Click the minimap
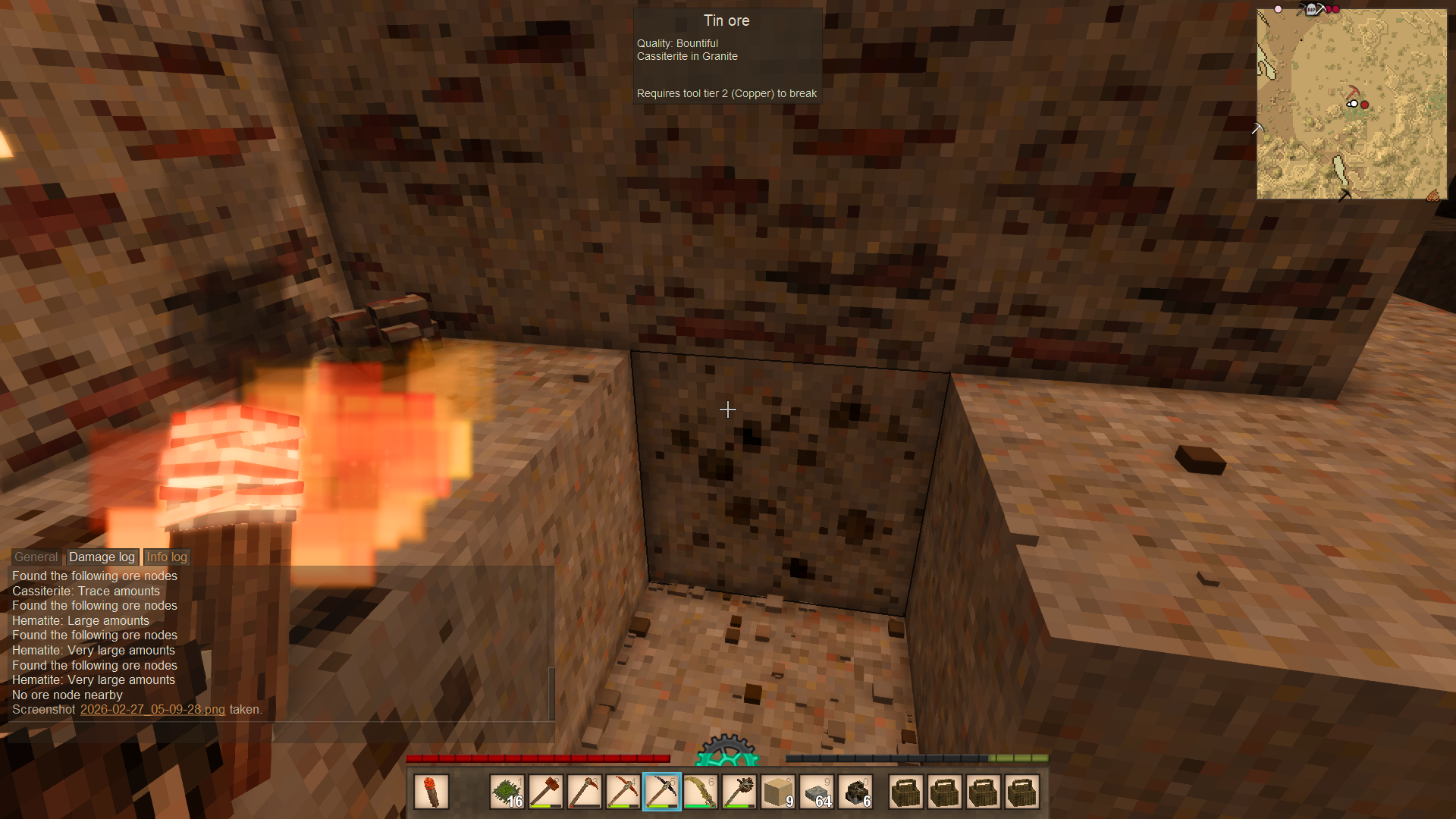The width and height of the screenshot is (1456, 819). (x=1351, y=104)
